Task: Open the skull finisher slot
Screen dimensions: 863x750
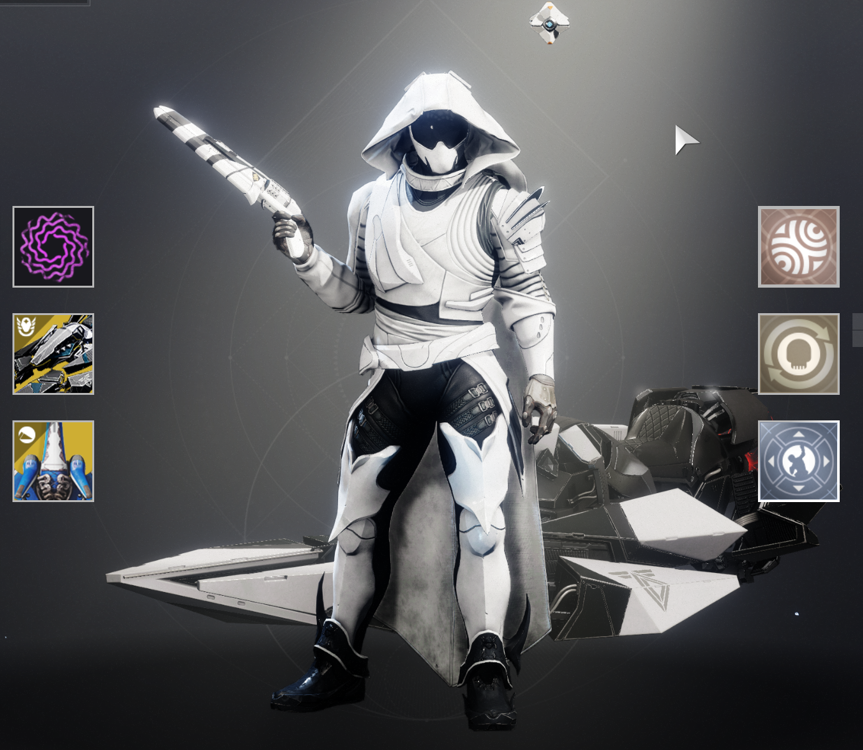Action: click(798, 354)
